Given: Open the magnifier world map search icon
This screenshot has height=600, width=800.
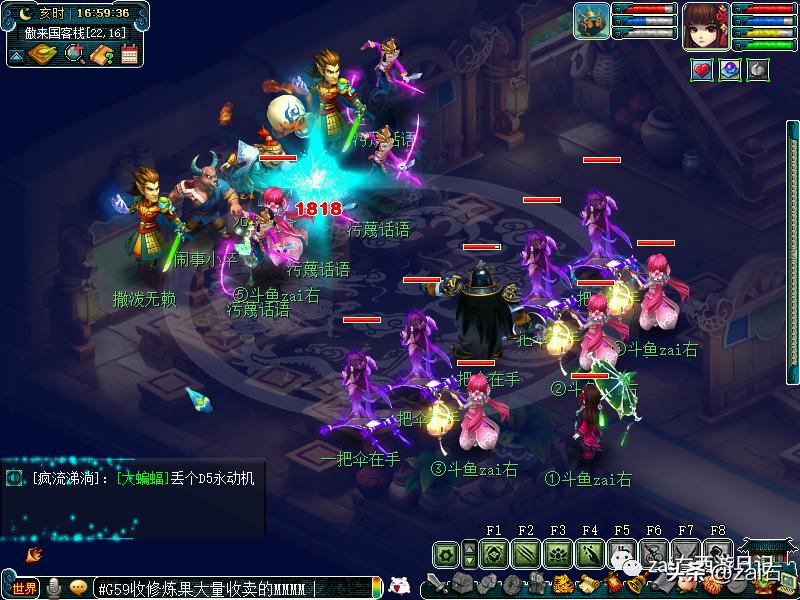Looking at the screenshot, I should point(74,54).
